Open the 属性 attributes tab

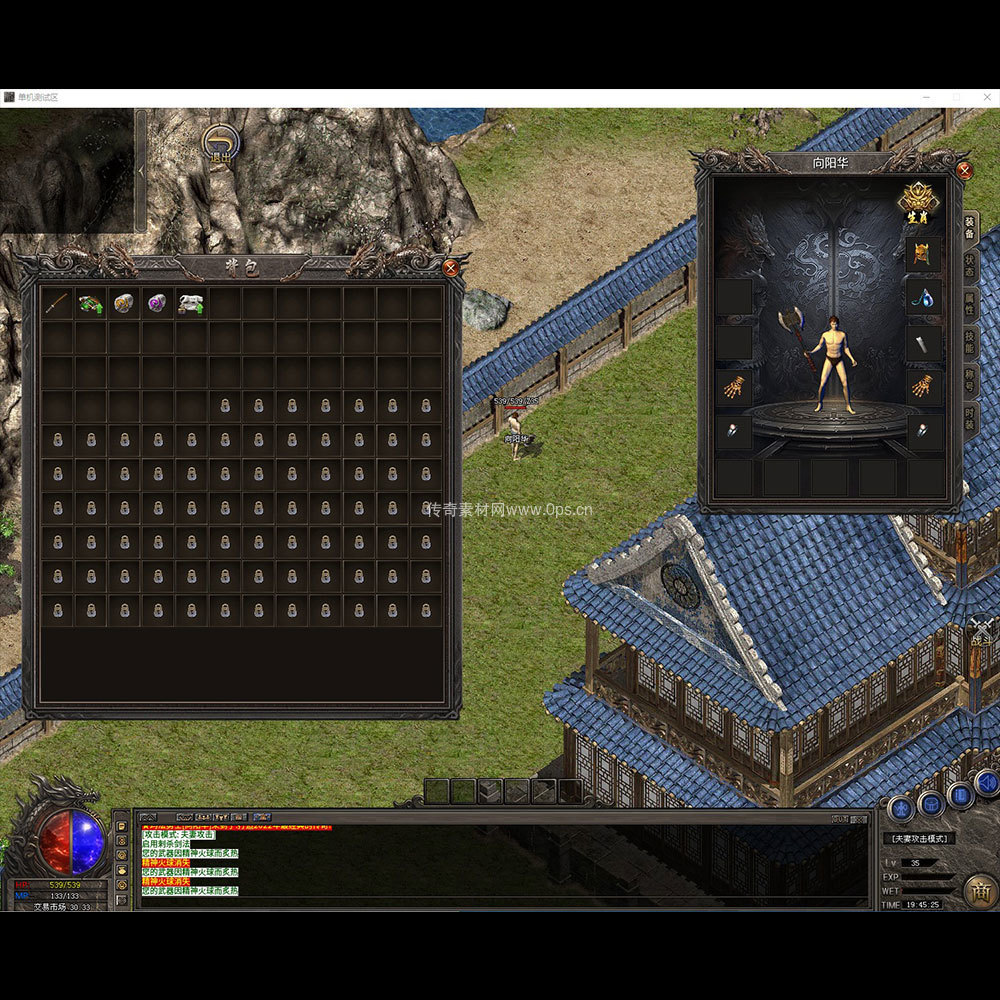click(970, 307)
